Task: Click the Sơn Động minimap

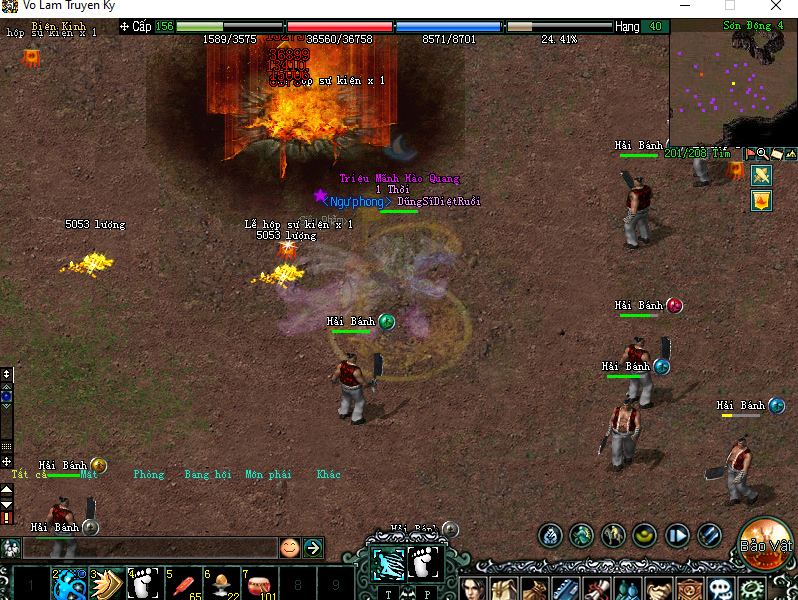Action: (x=732, y=85)
